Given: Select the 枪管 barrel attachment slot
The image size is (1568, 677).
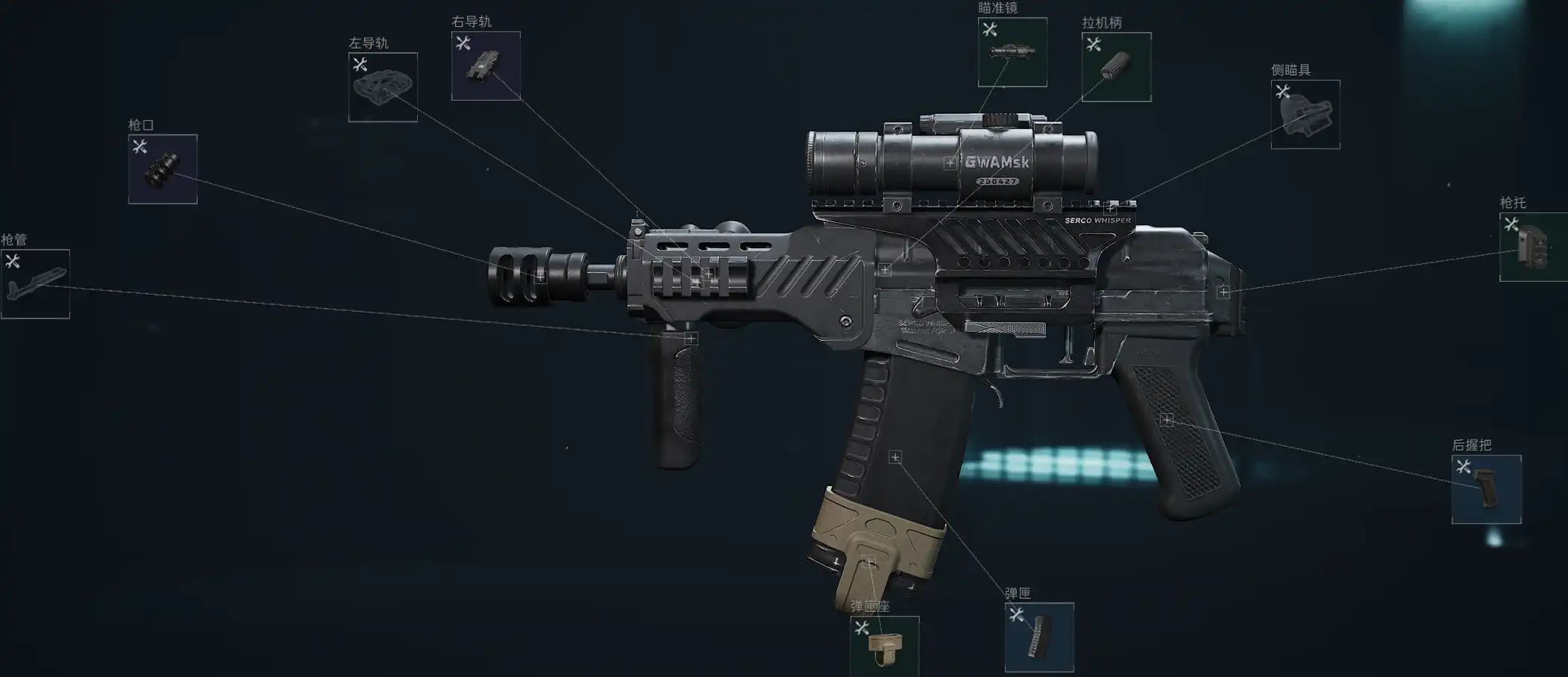Looking at the screenshot, I should [35, 284].
